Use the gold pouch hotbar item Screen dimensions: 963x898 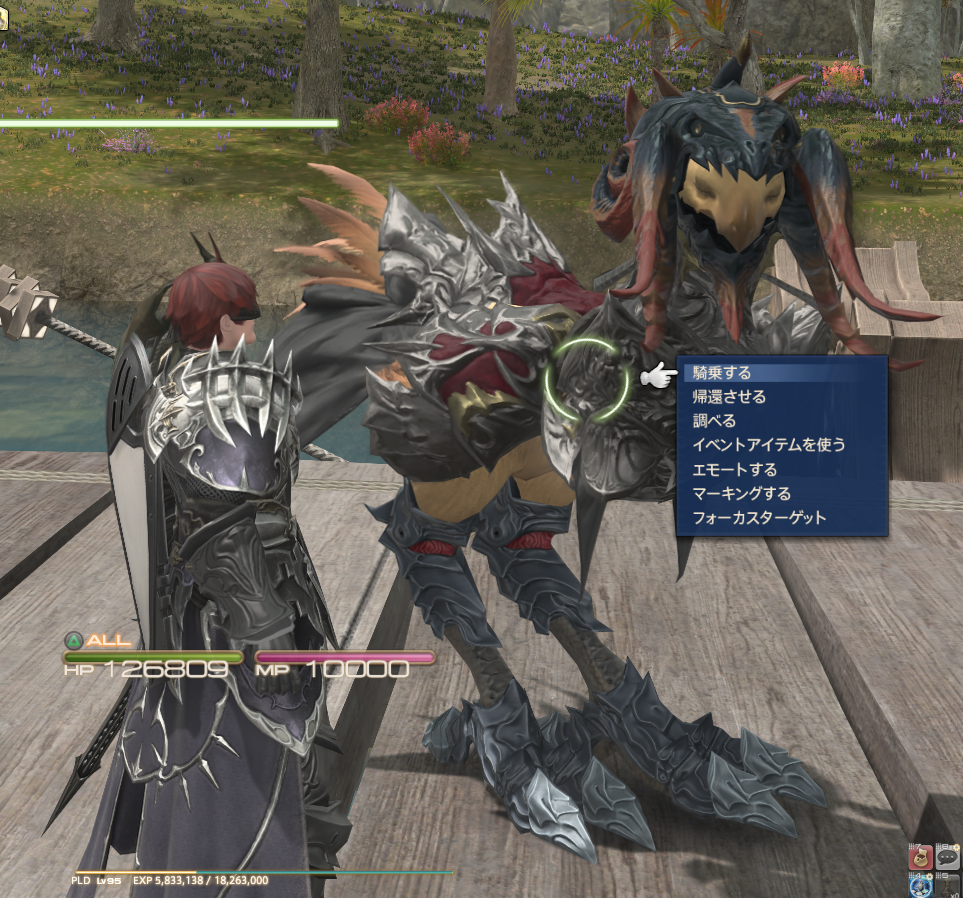[920, 856]
